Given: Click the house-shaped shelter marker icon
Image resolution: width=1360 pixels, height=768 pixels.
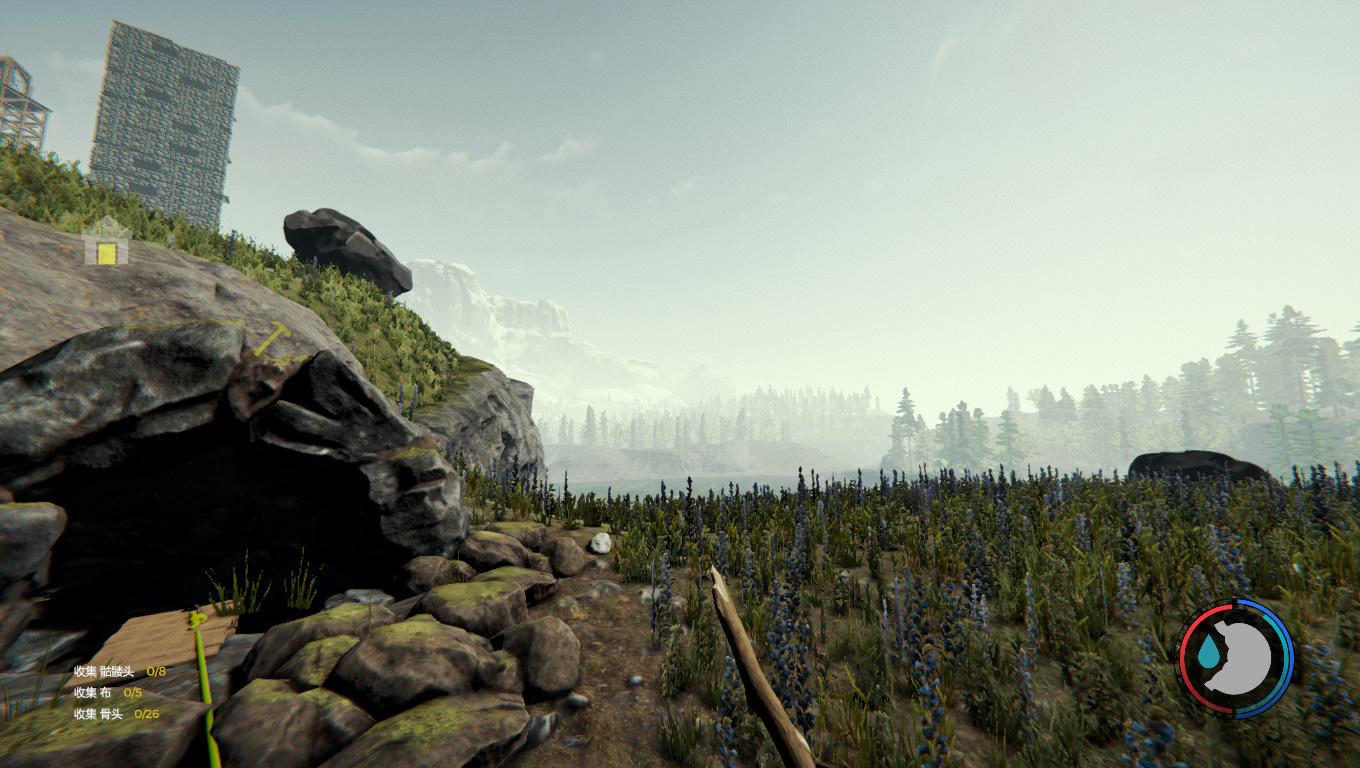Looking at the screenshot, I should tap(107, 243).
